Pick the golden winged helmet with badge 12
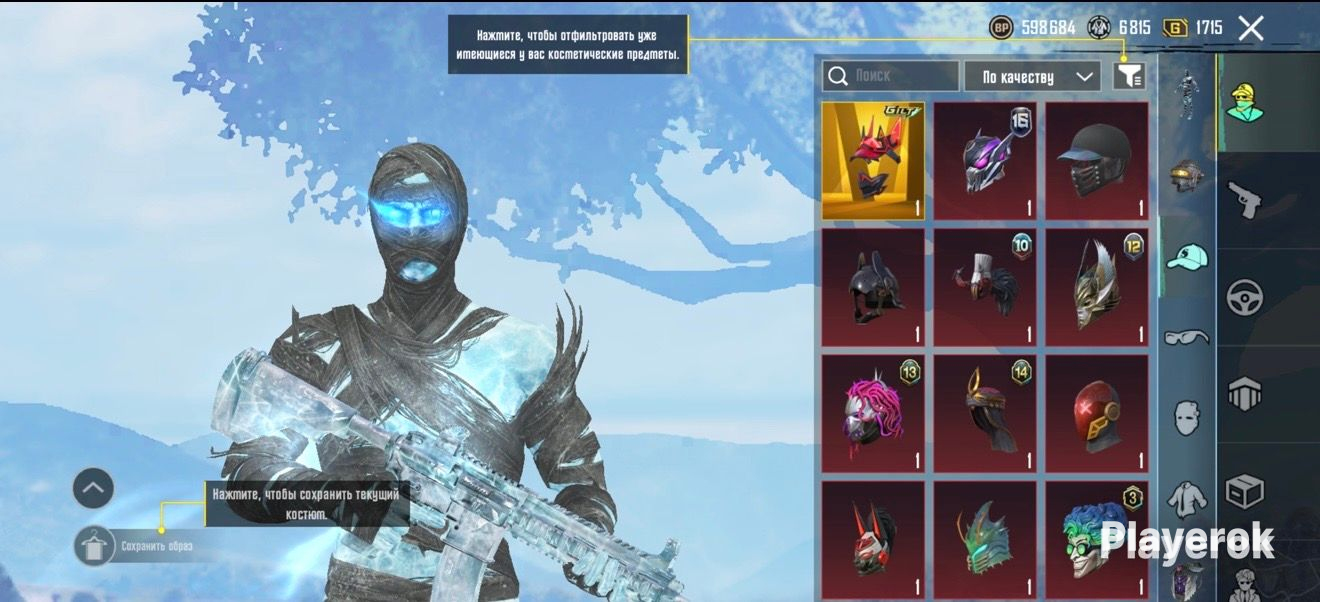The height and width of the screenshot is (602, 1320). (x=1097, y=287)
